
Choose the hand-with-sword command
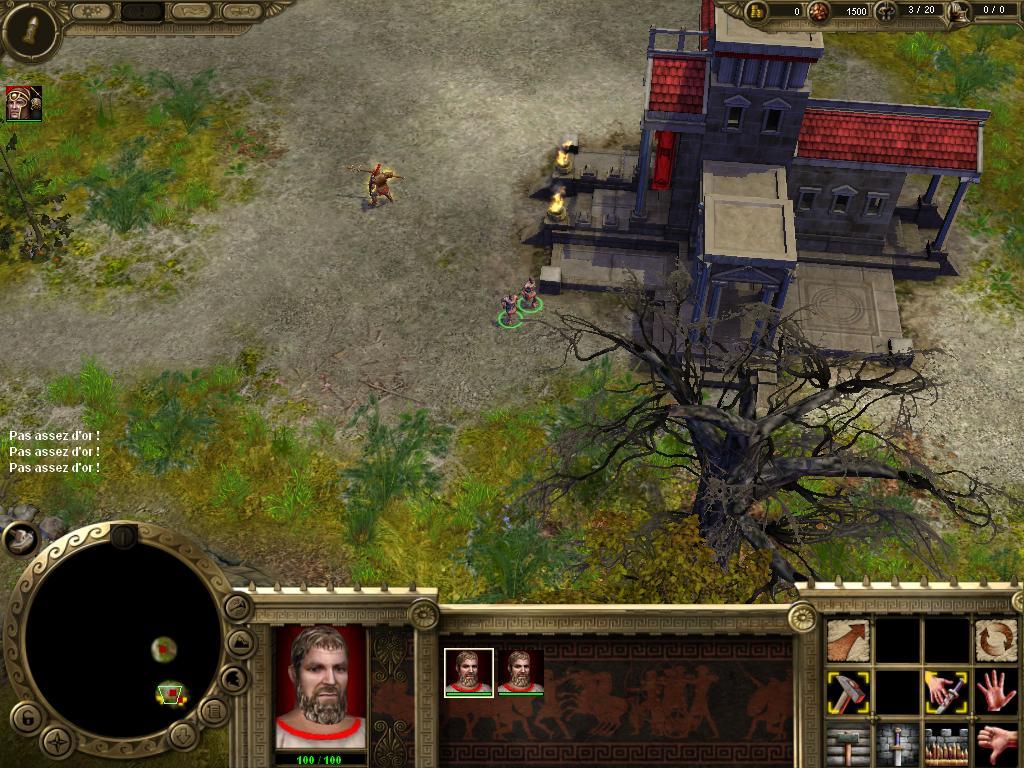[945, 692]
